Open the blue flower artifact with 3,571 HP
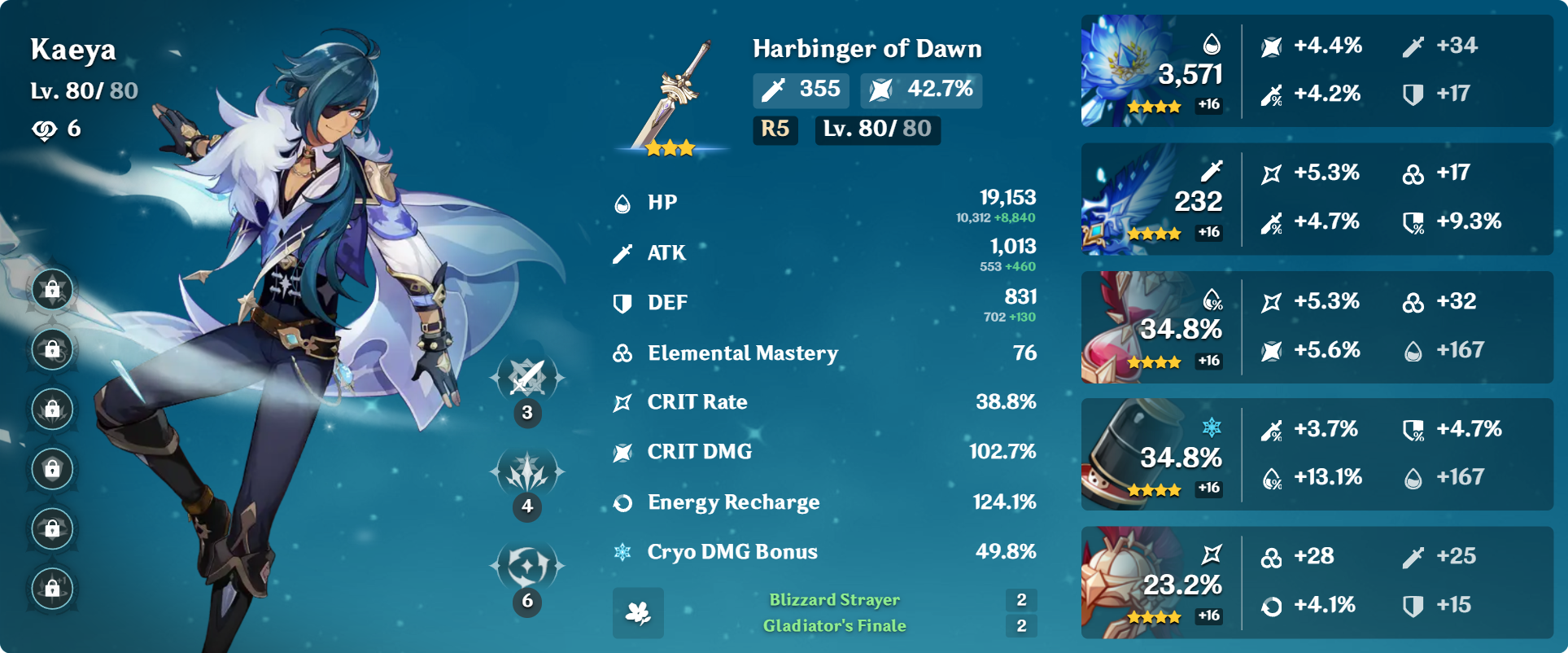The image size is (1568, 653). (1128, 69)
